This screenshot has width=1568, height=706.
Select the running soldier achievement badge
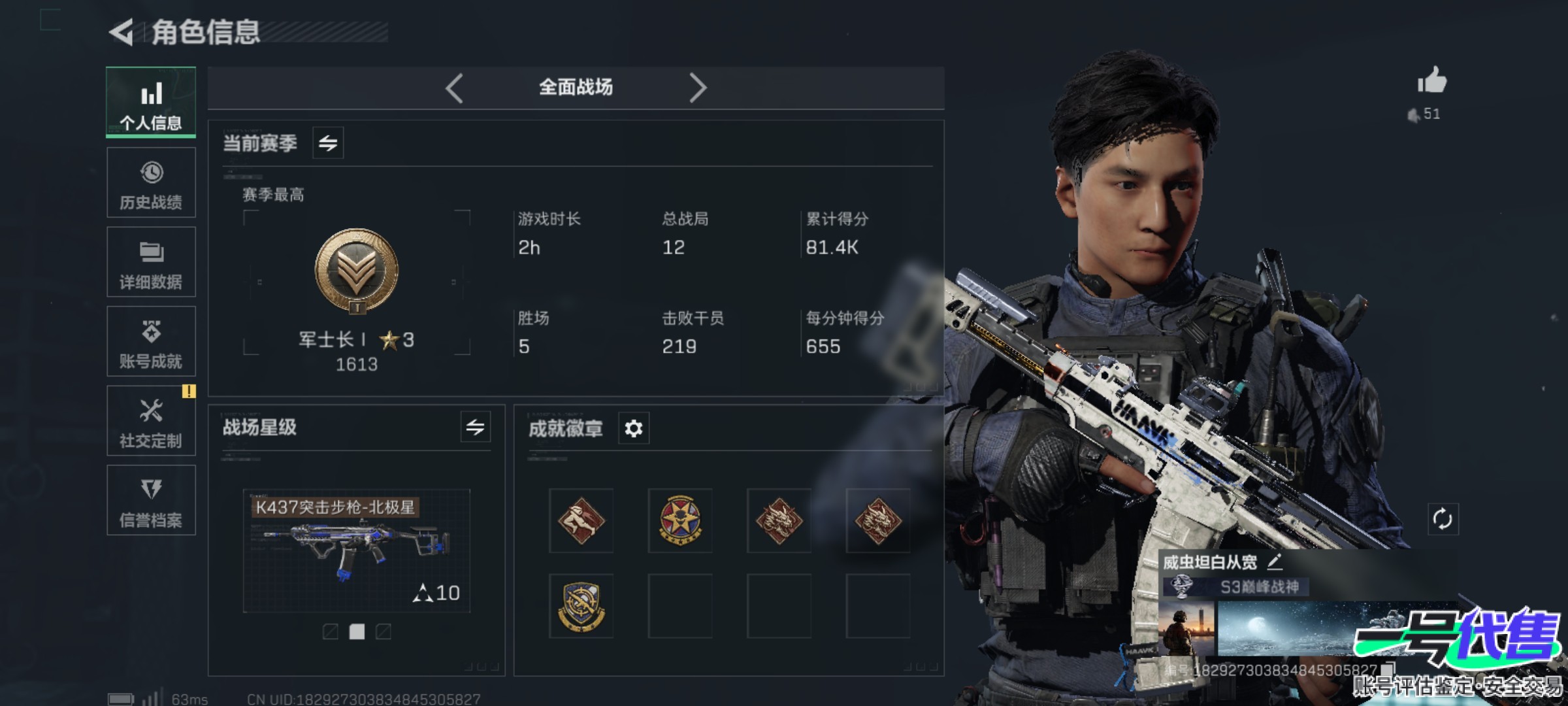[581, 520]
